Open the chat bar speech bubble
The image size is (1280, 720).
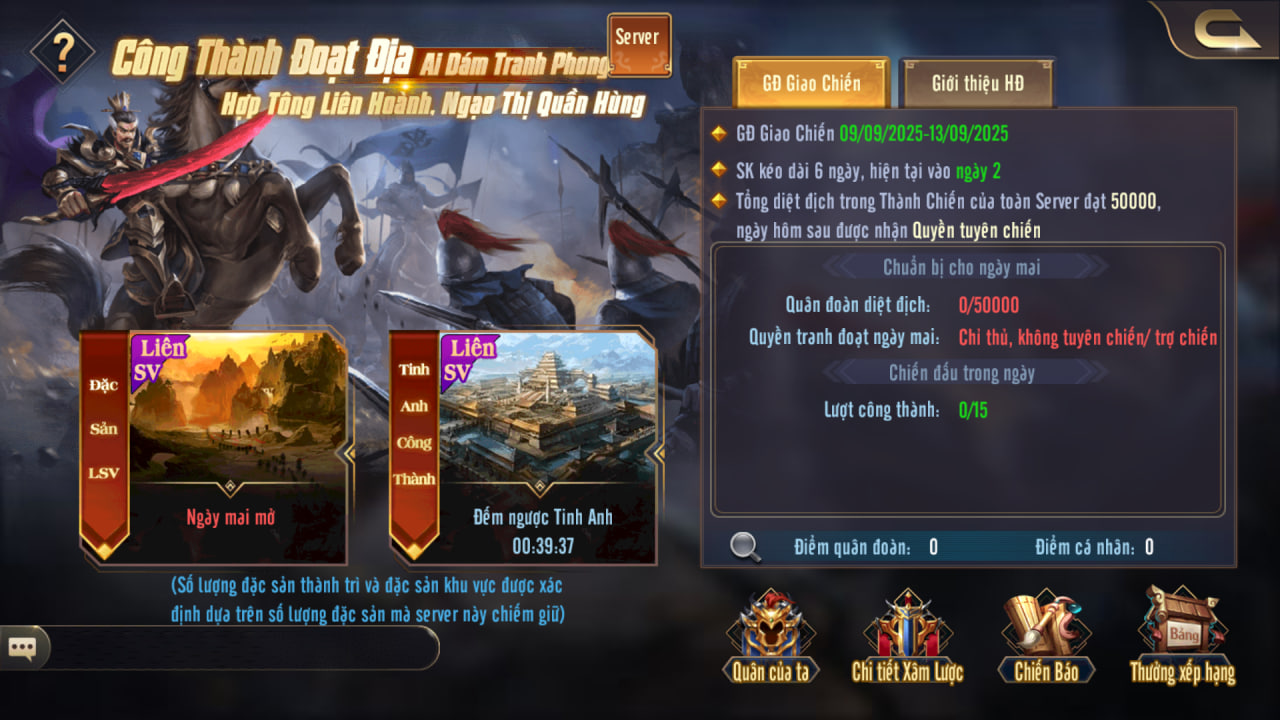click(x=22, y=647)
